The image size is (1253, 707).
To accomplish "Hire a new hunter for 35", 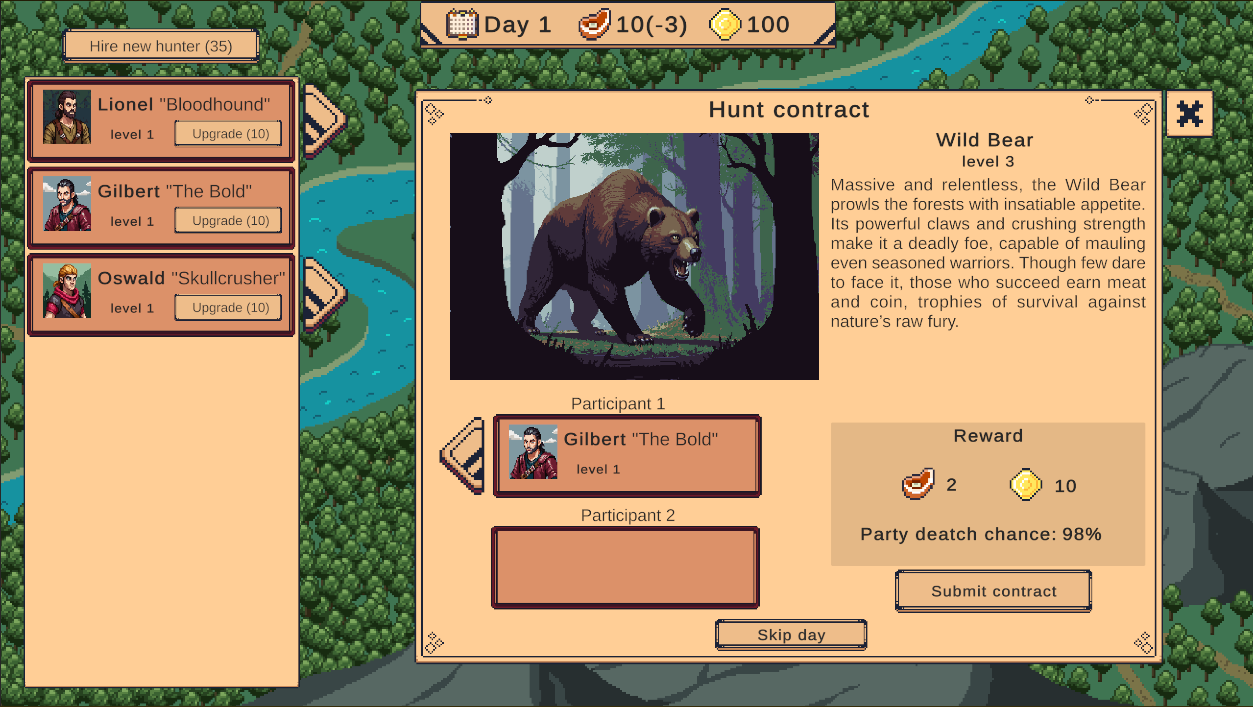I will pos(160,46).
